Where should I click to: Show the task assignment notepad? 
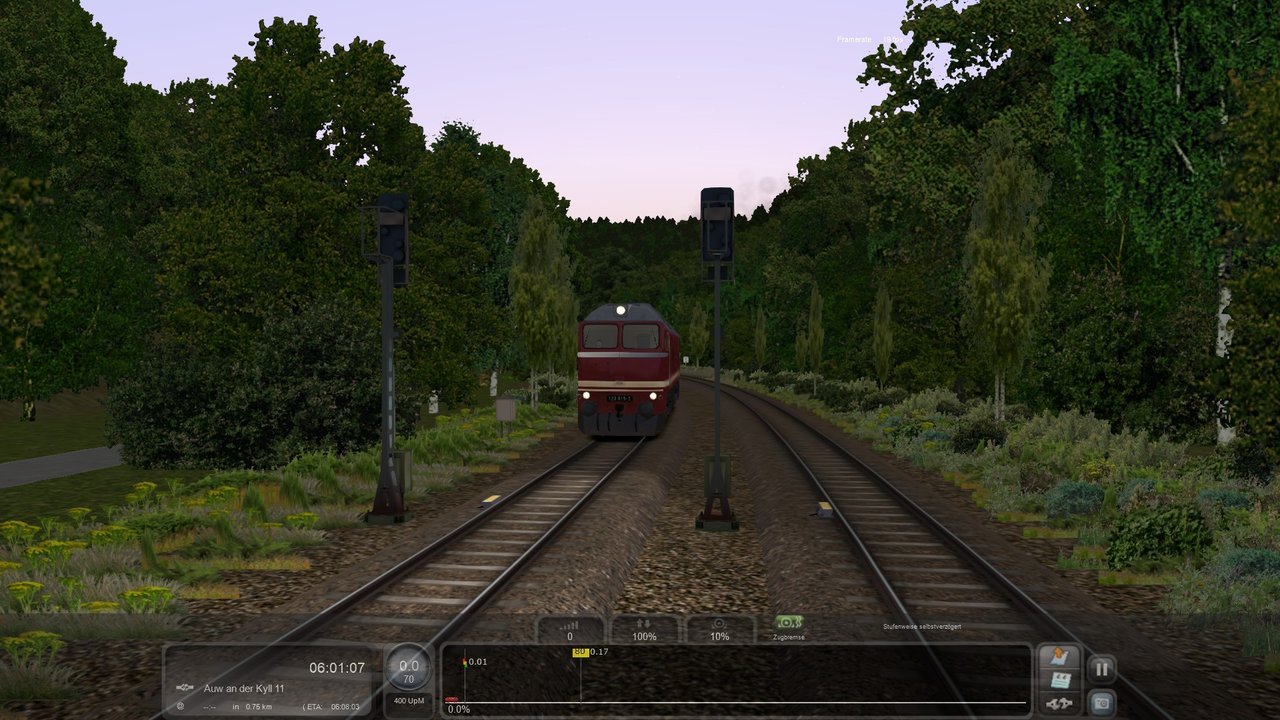click(1059, 681)
